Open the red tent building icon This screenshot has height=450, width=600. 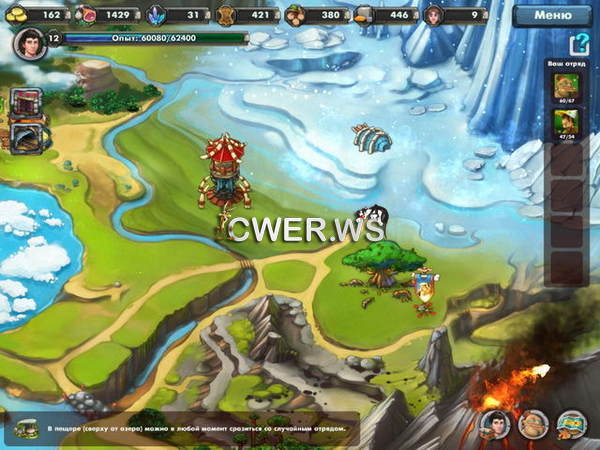coord(27,102)
